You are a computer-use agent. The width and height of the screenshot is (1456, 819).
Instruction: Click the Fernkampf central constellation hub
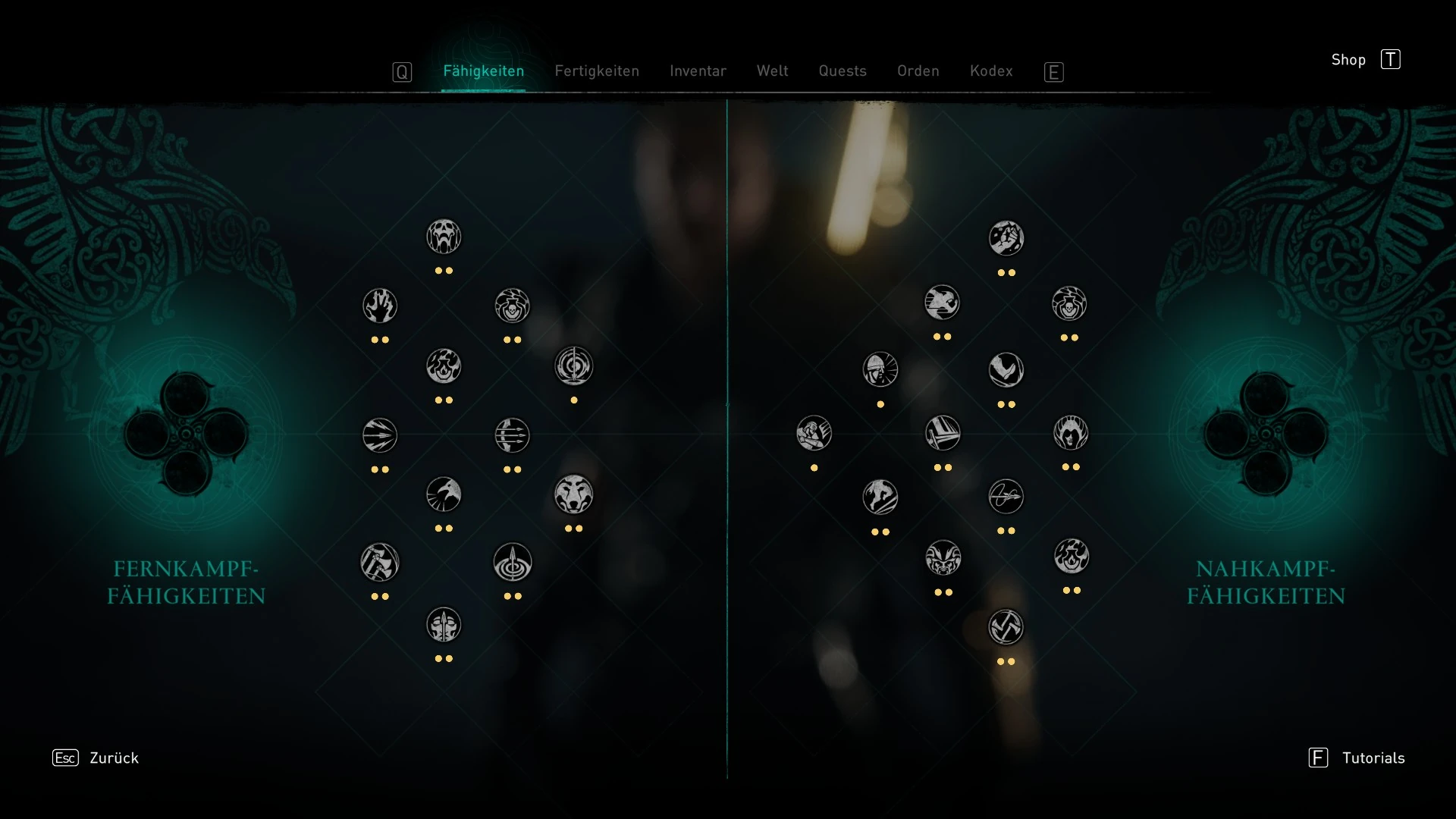pyautogui.click(x=186, y=436)
